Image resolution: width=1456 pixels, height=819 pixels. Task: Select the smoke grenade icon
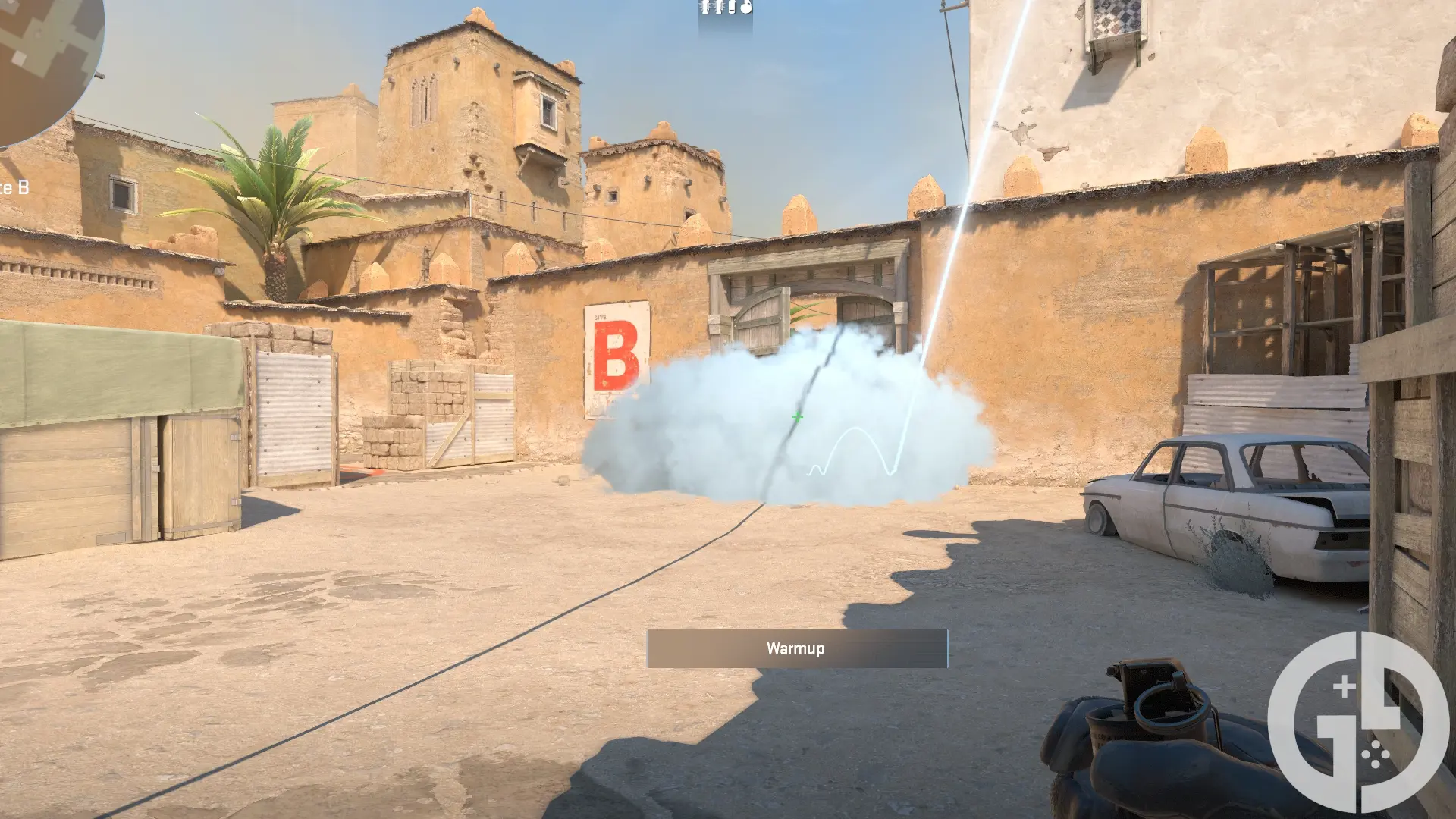(732, 7)
